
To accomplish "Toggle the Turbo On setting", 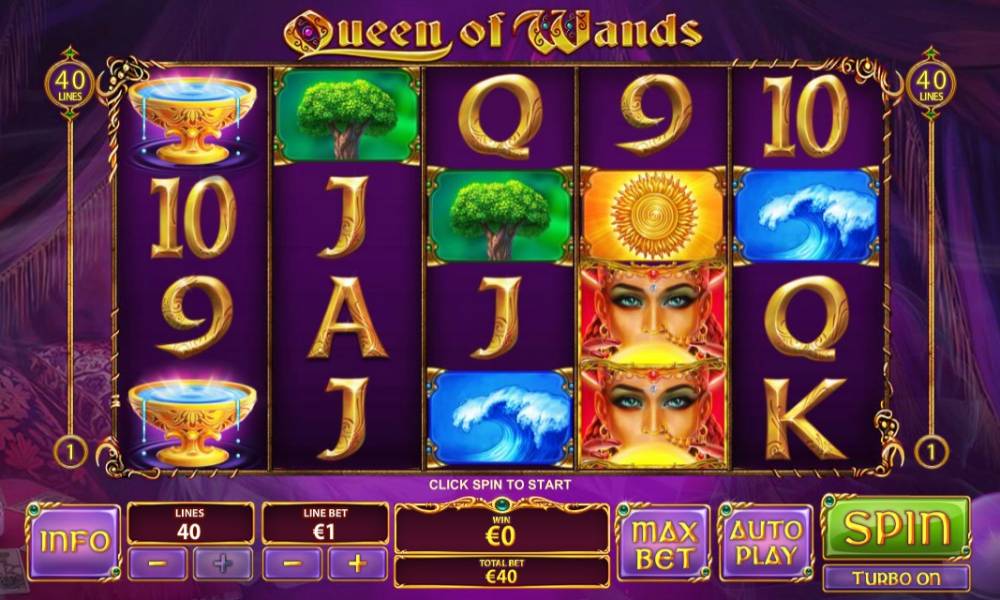I will [895, 578].
